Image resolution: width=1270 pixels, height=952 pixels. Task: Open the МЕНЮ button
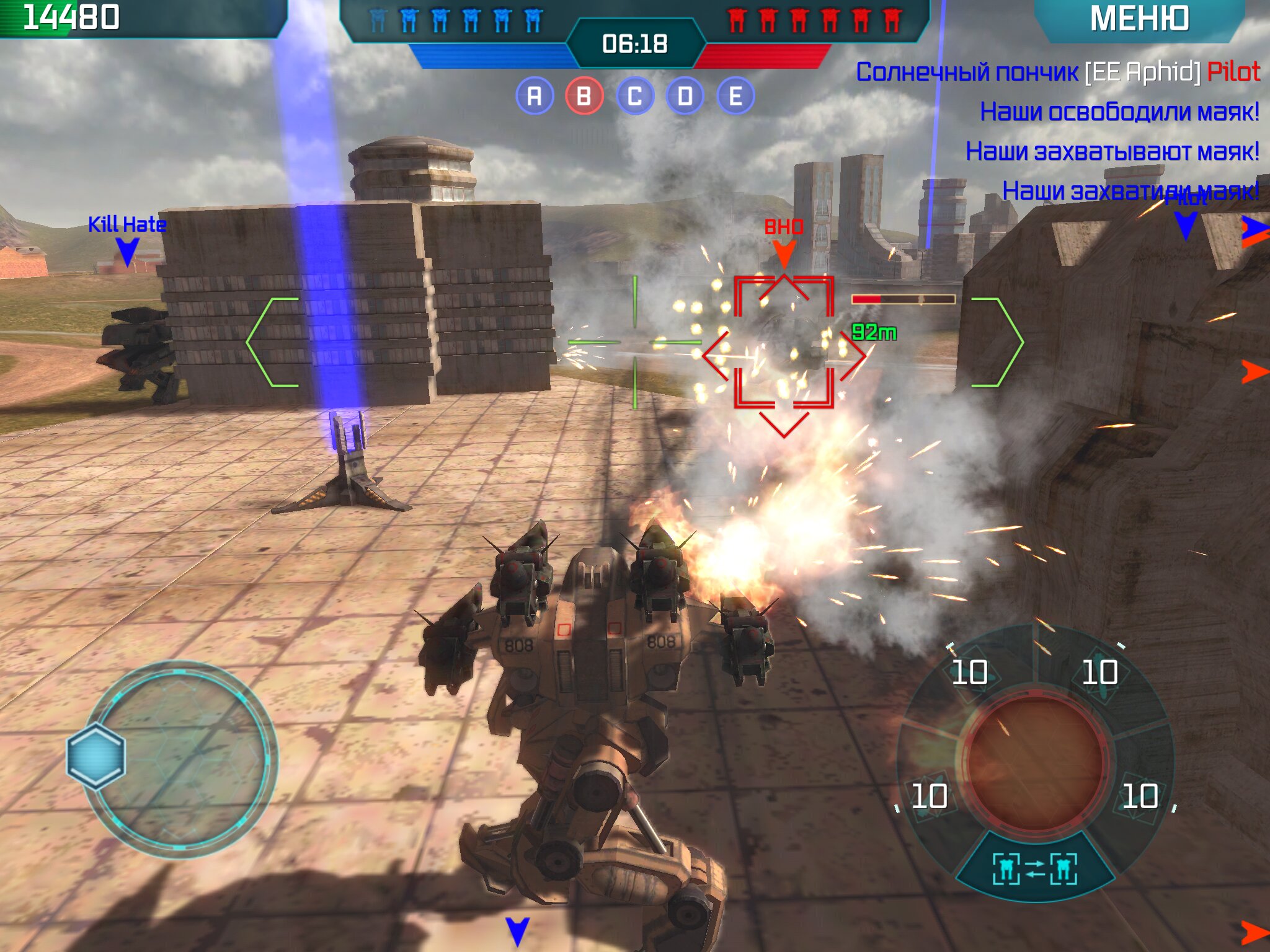click(1139, 19)
